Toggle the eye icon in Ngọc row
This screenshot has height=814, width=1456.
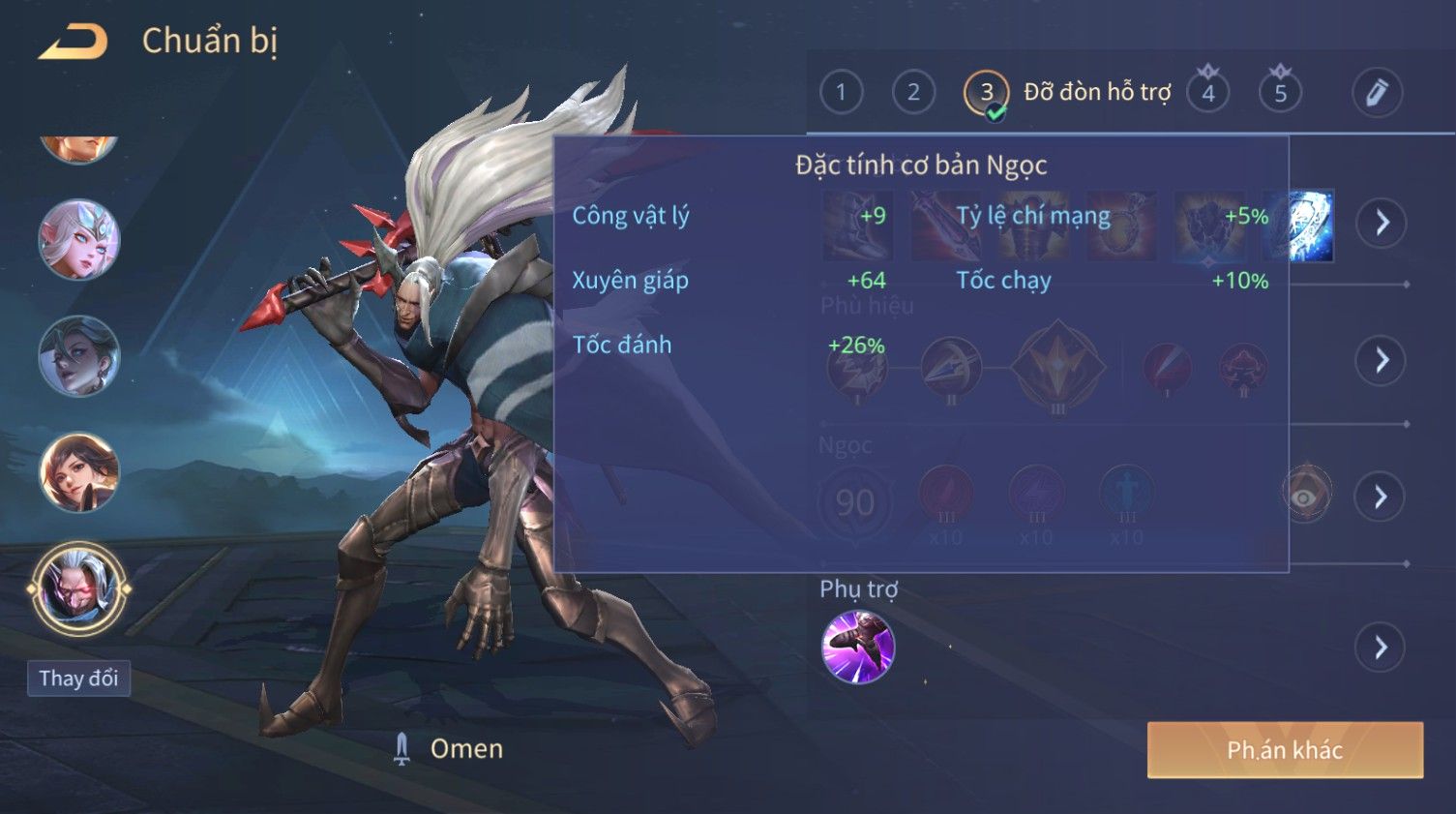tap(1305, 496)
